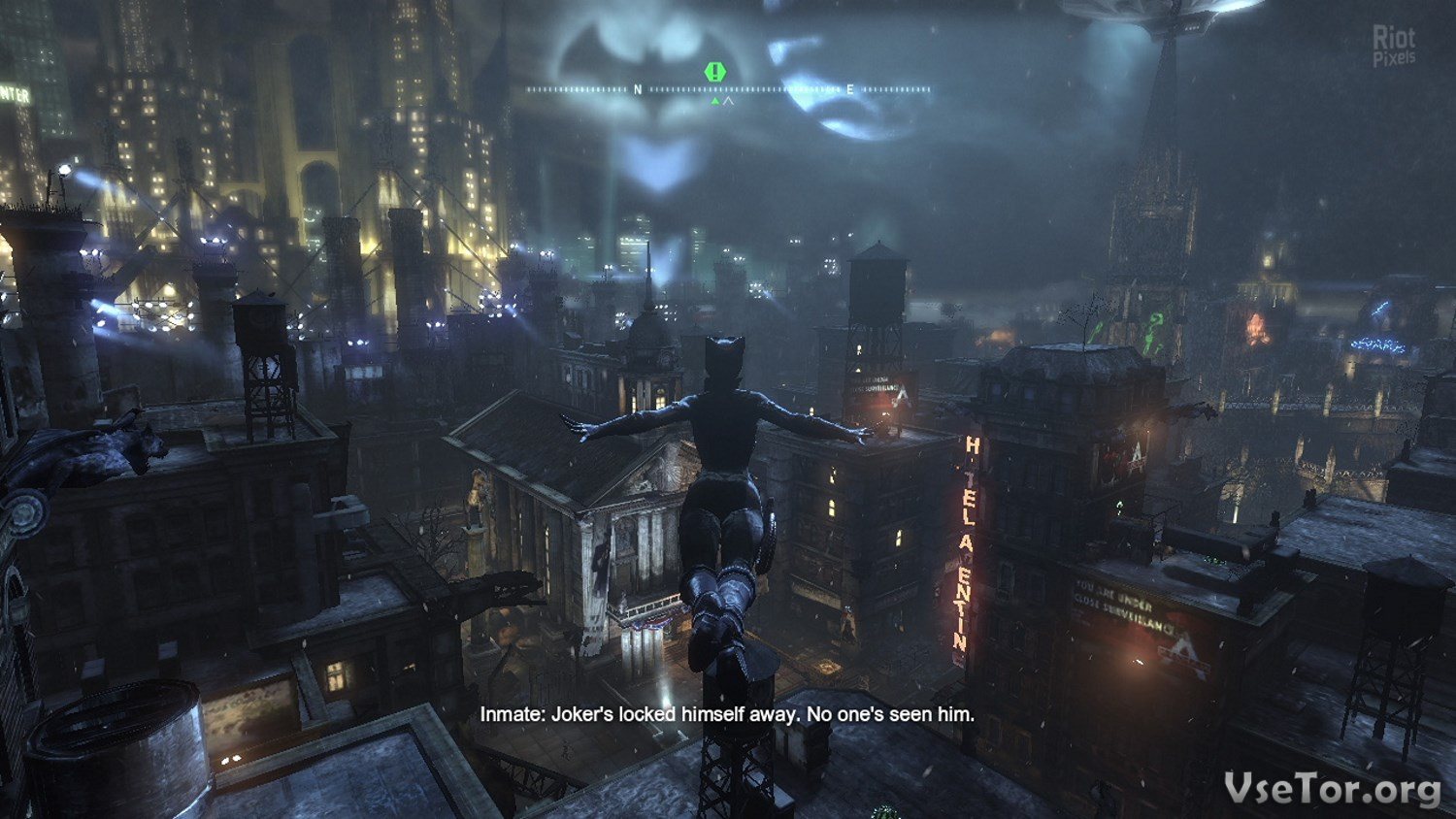Select the N heading on the compass
The image size is (1456, 819).
tap(638, 89)
